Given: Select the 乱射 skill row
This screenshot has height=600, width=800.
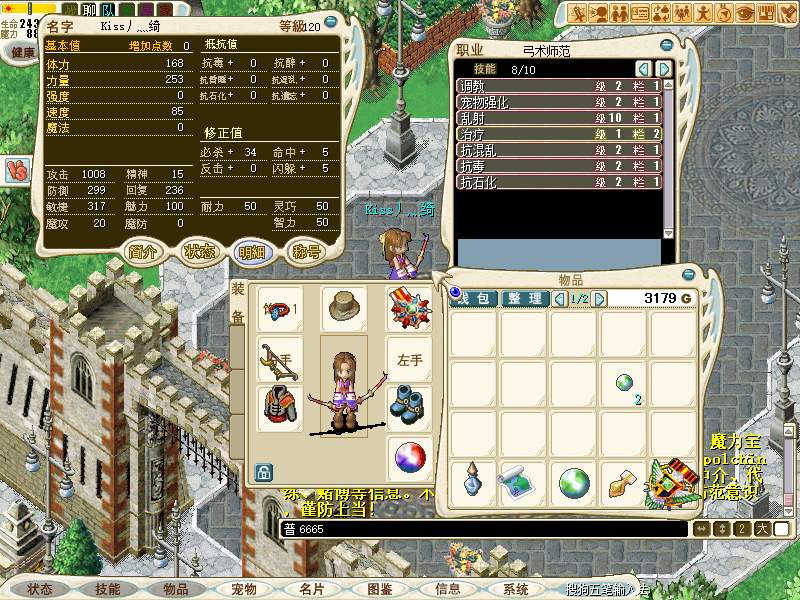Looking at the screenshot, I should 560,118.
